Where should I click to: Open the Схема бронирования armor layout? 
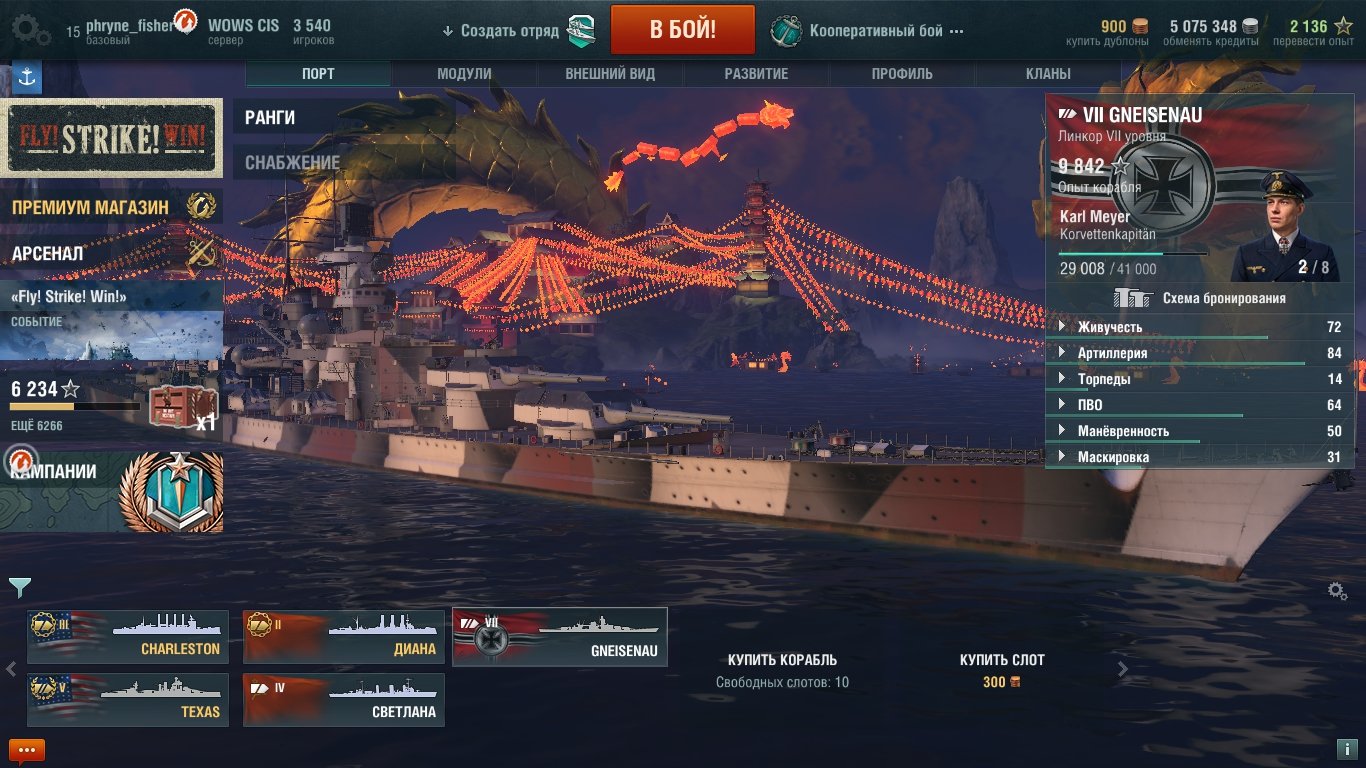point(1200,298)
